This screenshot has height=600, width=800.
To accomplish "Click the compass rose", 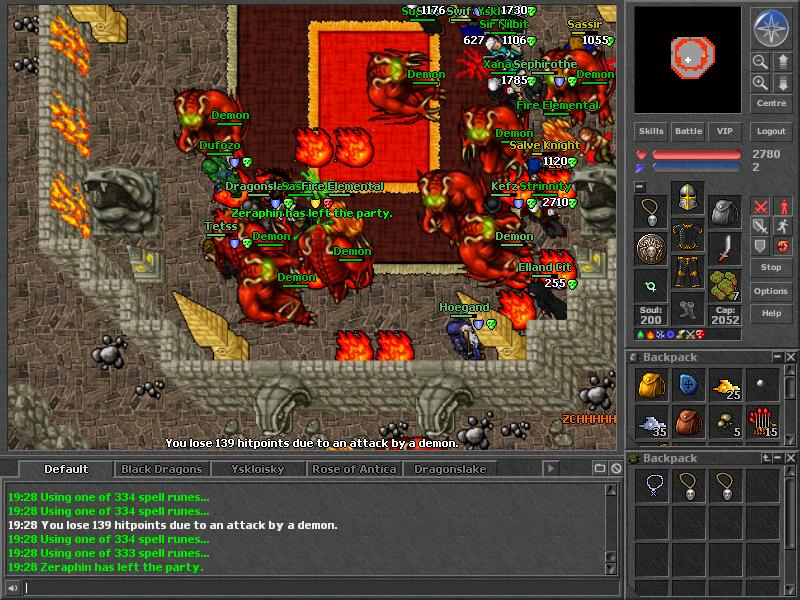I will pyautogui.click(x=771, y=29).
